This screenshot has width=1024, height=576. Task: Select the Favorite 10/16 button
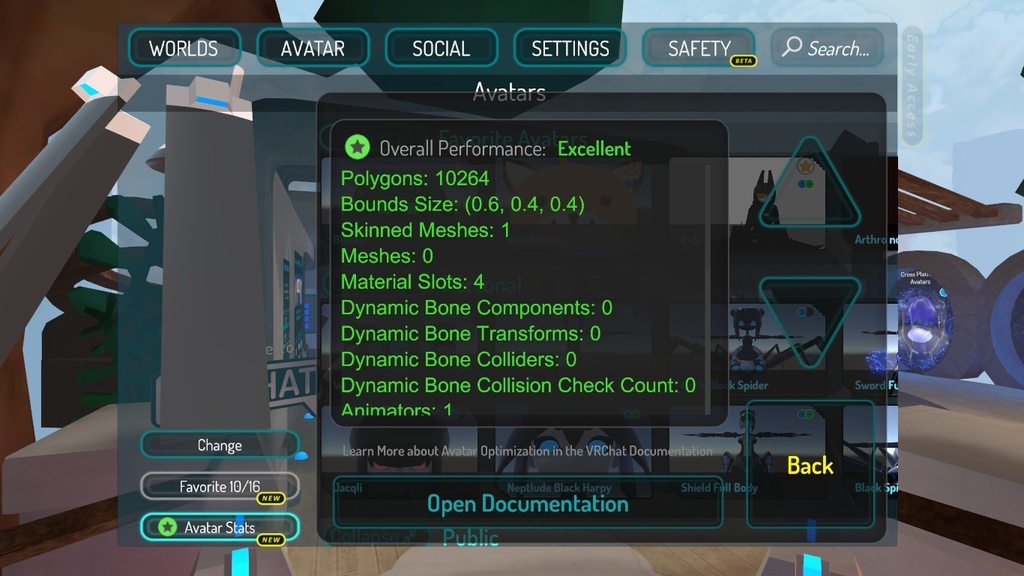coord(219,487)
